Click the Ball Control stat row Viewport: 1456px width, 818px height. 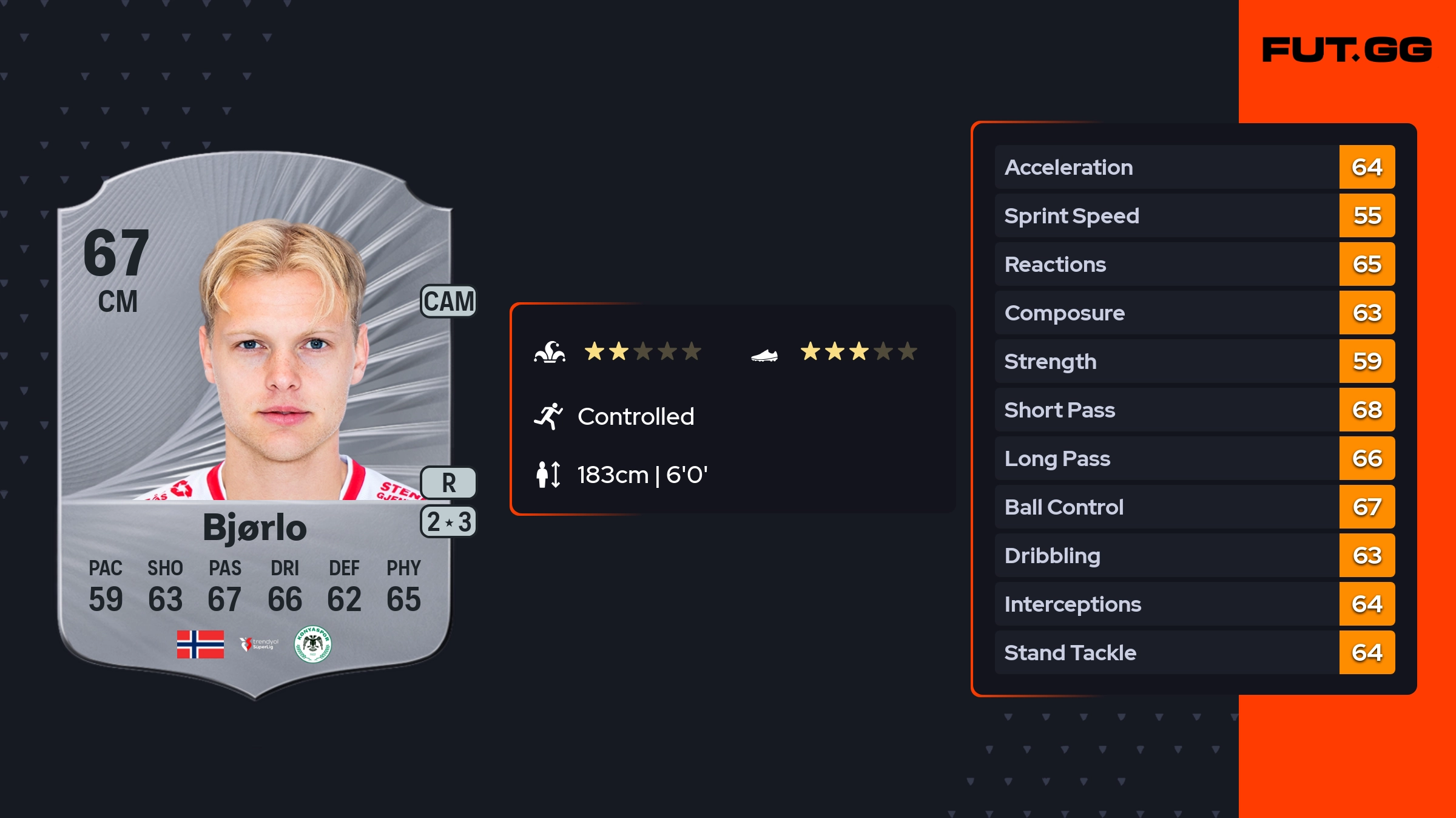coord(1194,507)
